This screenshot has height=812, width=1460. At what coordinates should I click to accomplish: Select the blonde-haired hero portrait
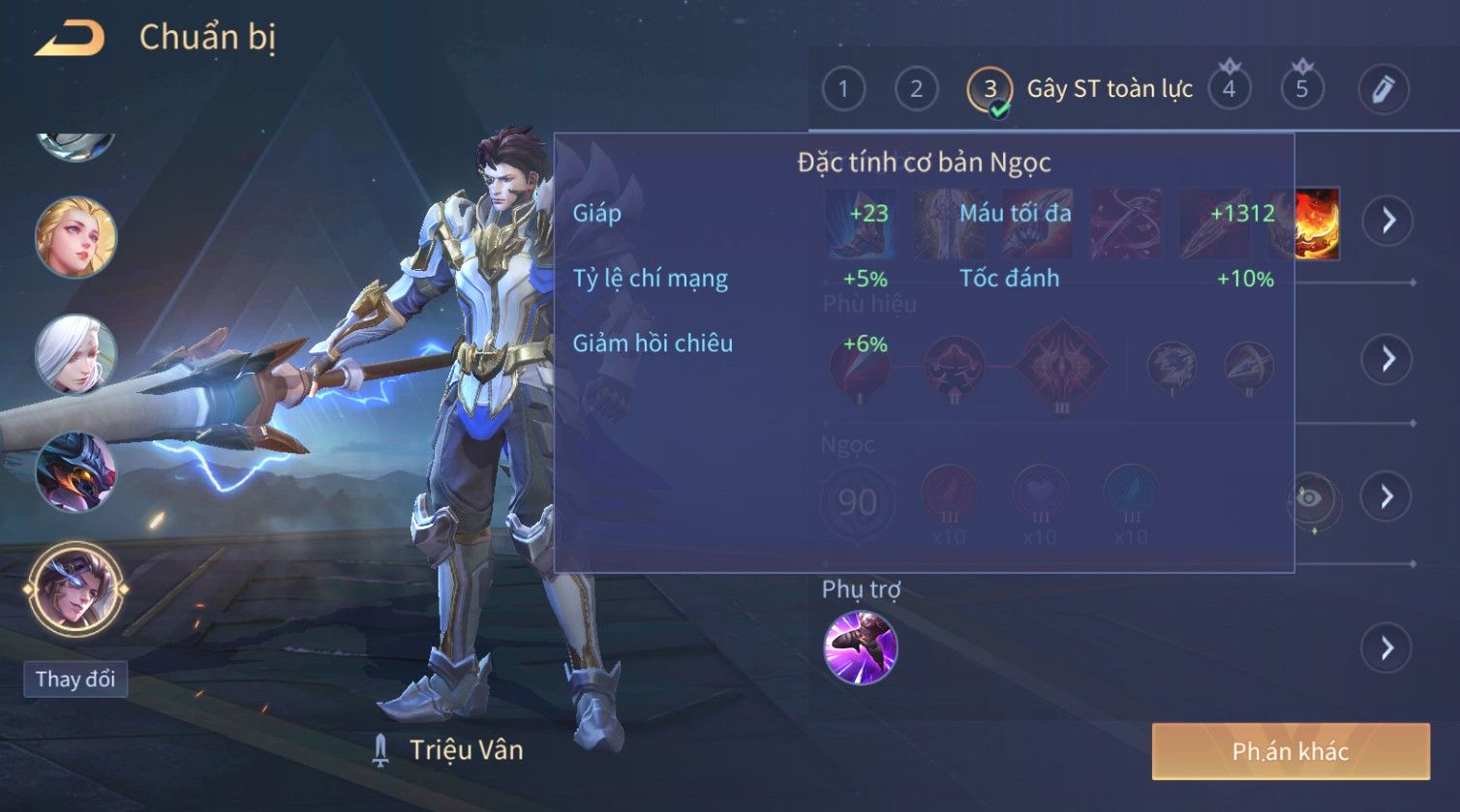pyautogui.click(x=76, y=236)
